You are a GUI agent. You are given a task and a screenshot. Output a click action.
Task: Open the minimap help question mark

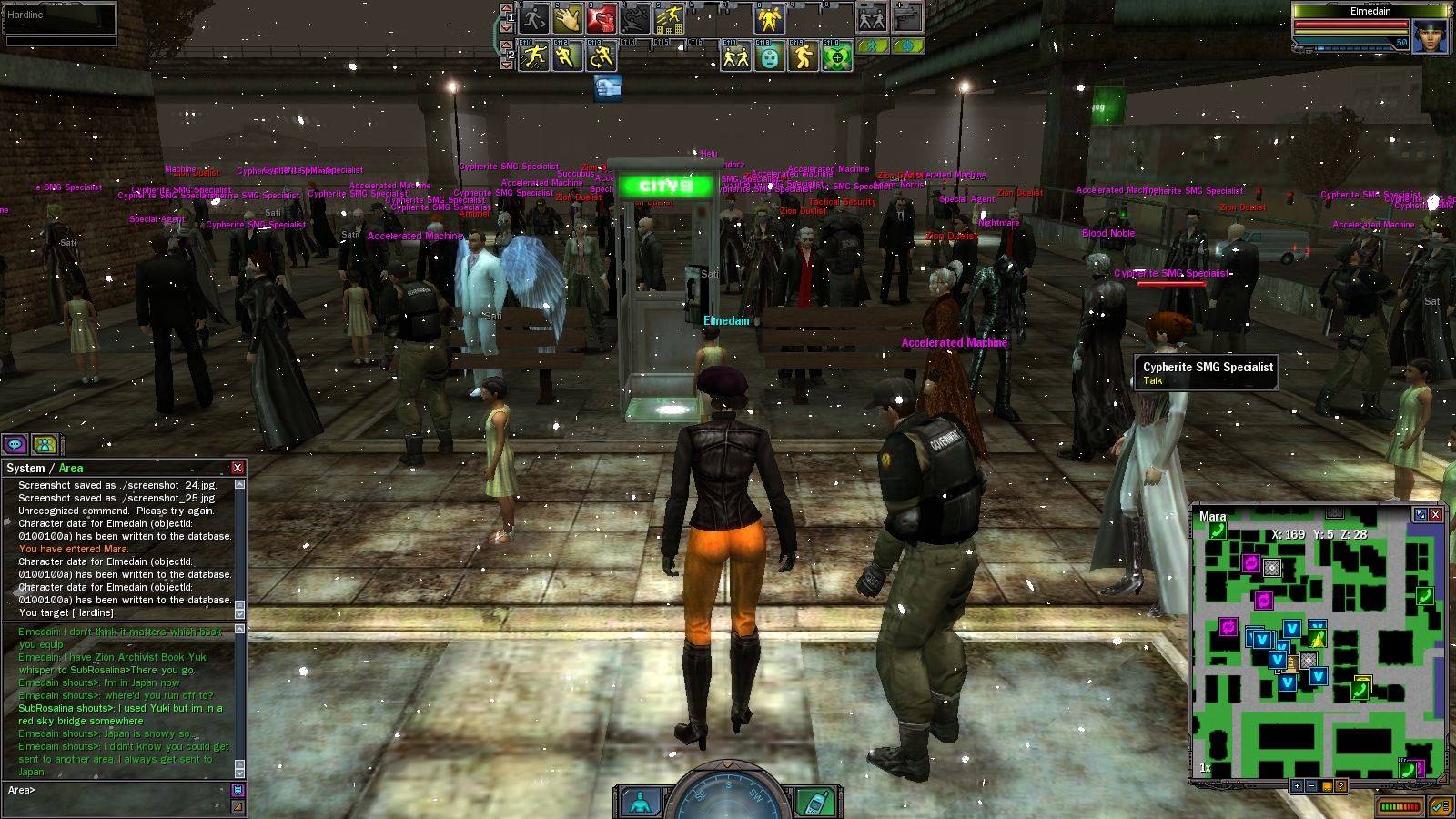tap(1340, 785)
